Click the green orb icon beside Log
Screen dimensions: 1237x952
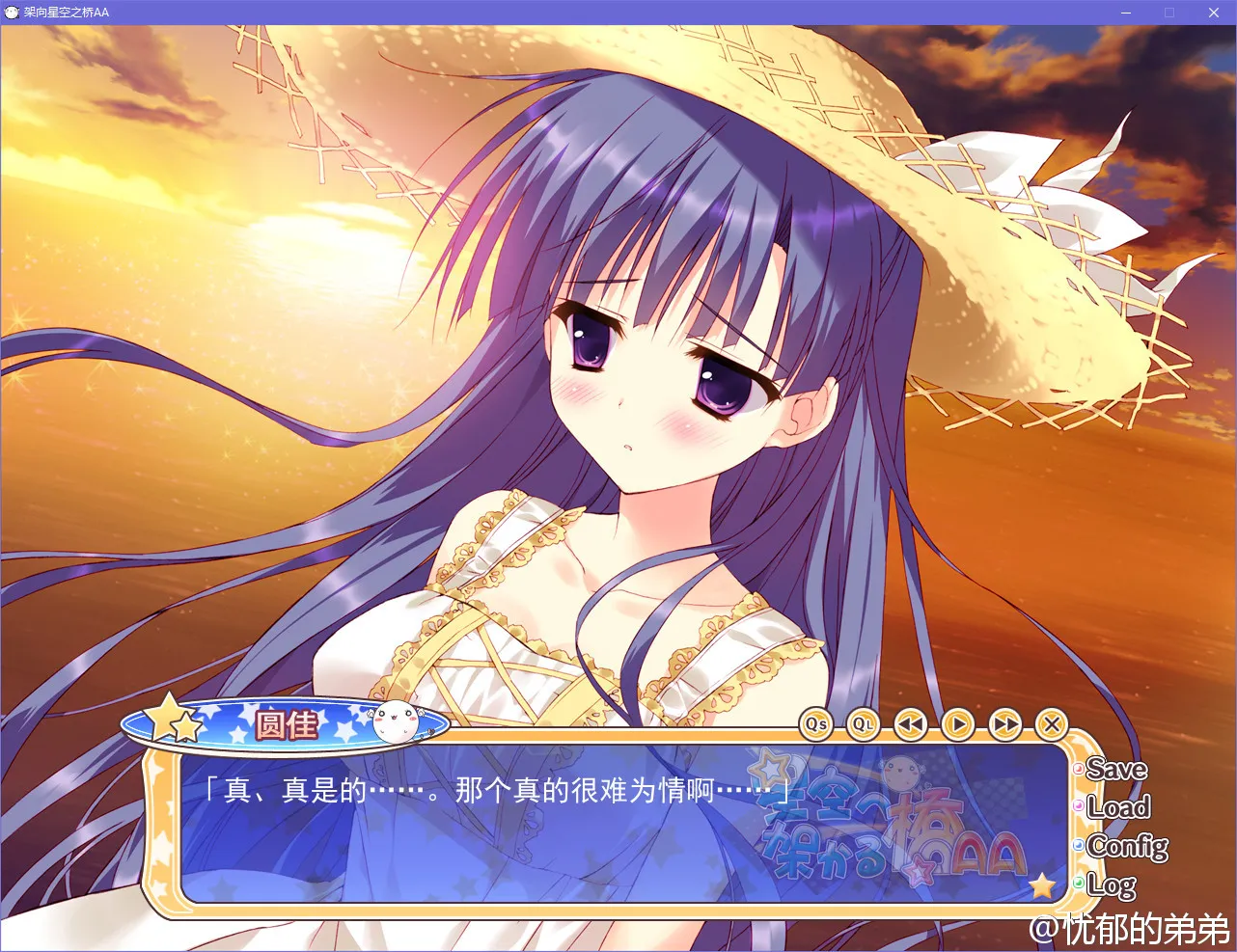point(1078,881)
